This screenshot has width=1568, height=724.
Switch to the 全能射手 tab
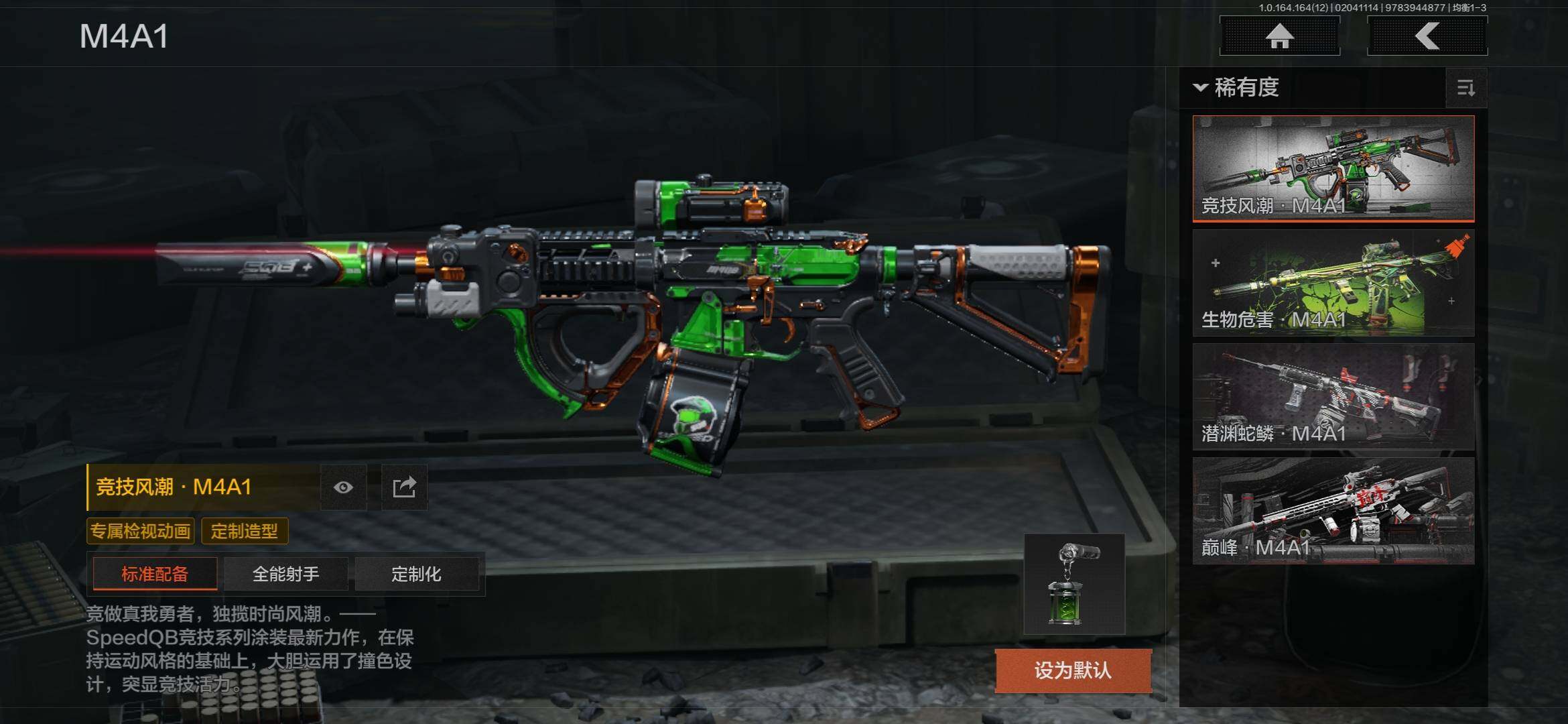click(285, 574)
